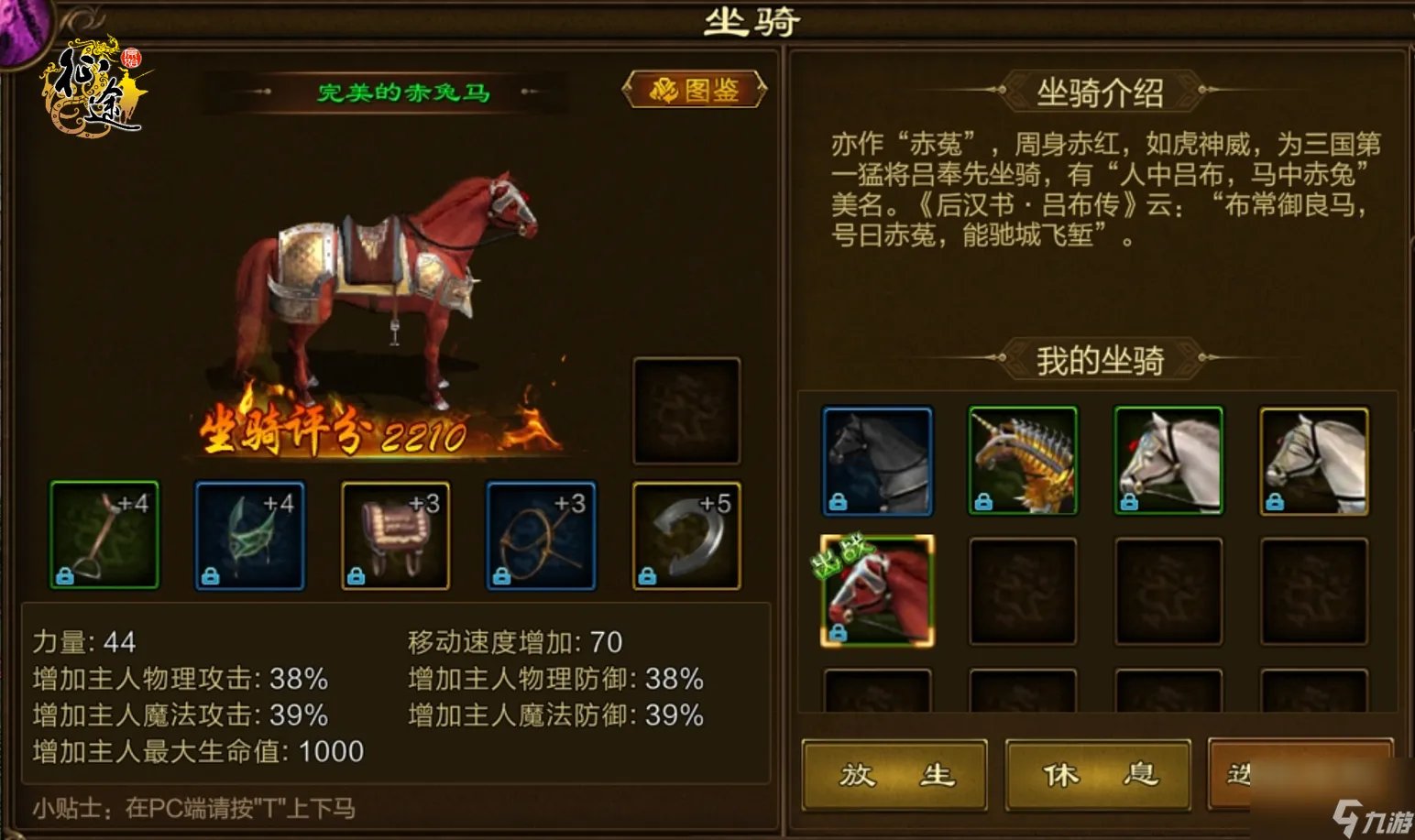This screenshot has width=1415, height=840.
Task: Open the +3 saddle equipment icon
Action: point(395,534)
